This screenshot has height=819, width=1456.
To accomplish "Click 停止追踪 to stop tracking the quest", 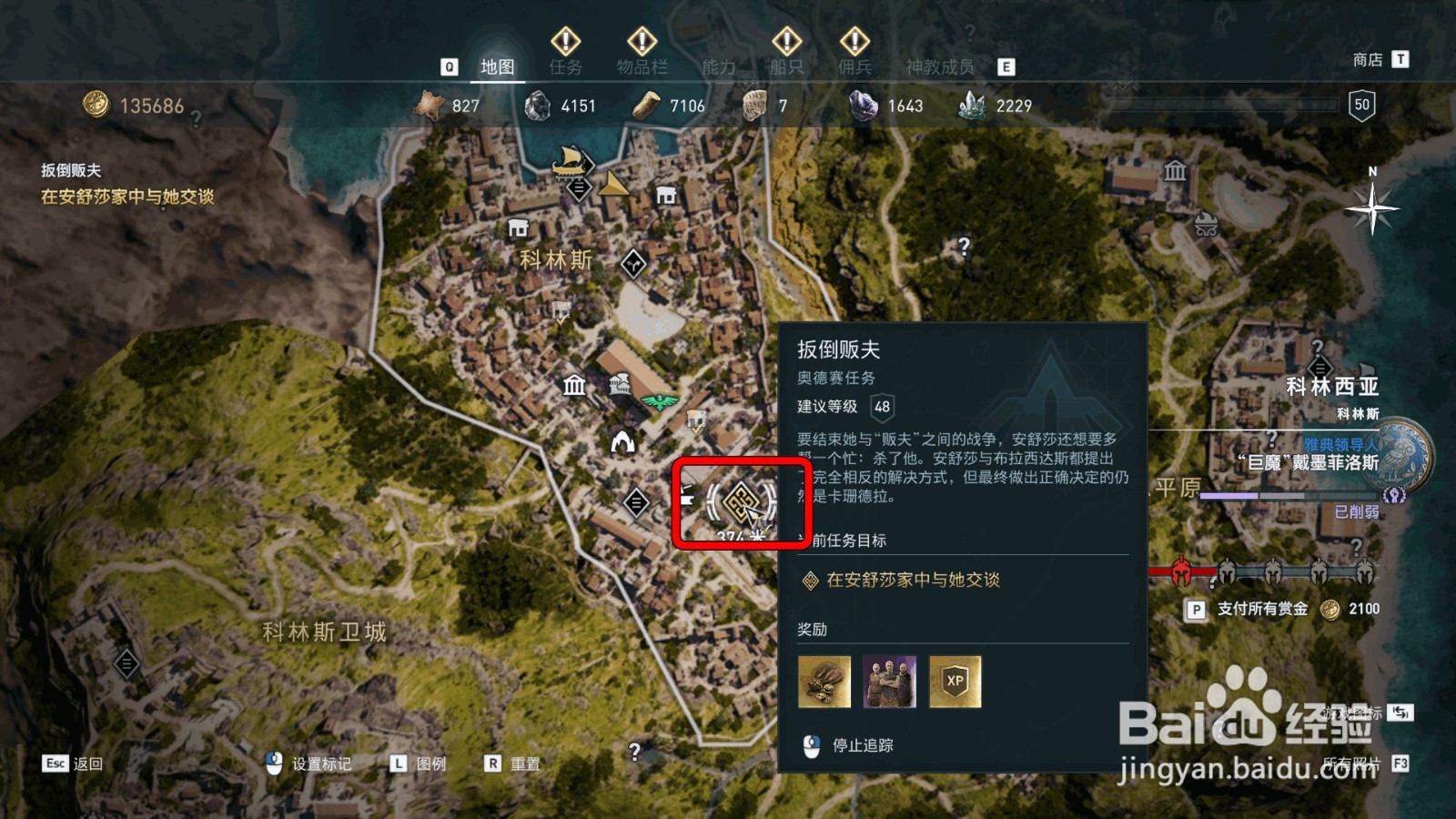I will (863, 744).
